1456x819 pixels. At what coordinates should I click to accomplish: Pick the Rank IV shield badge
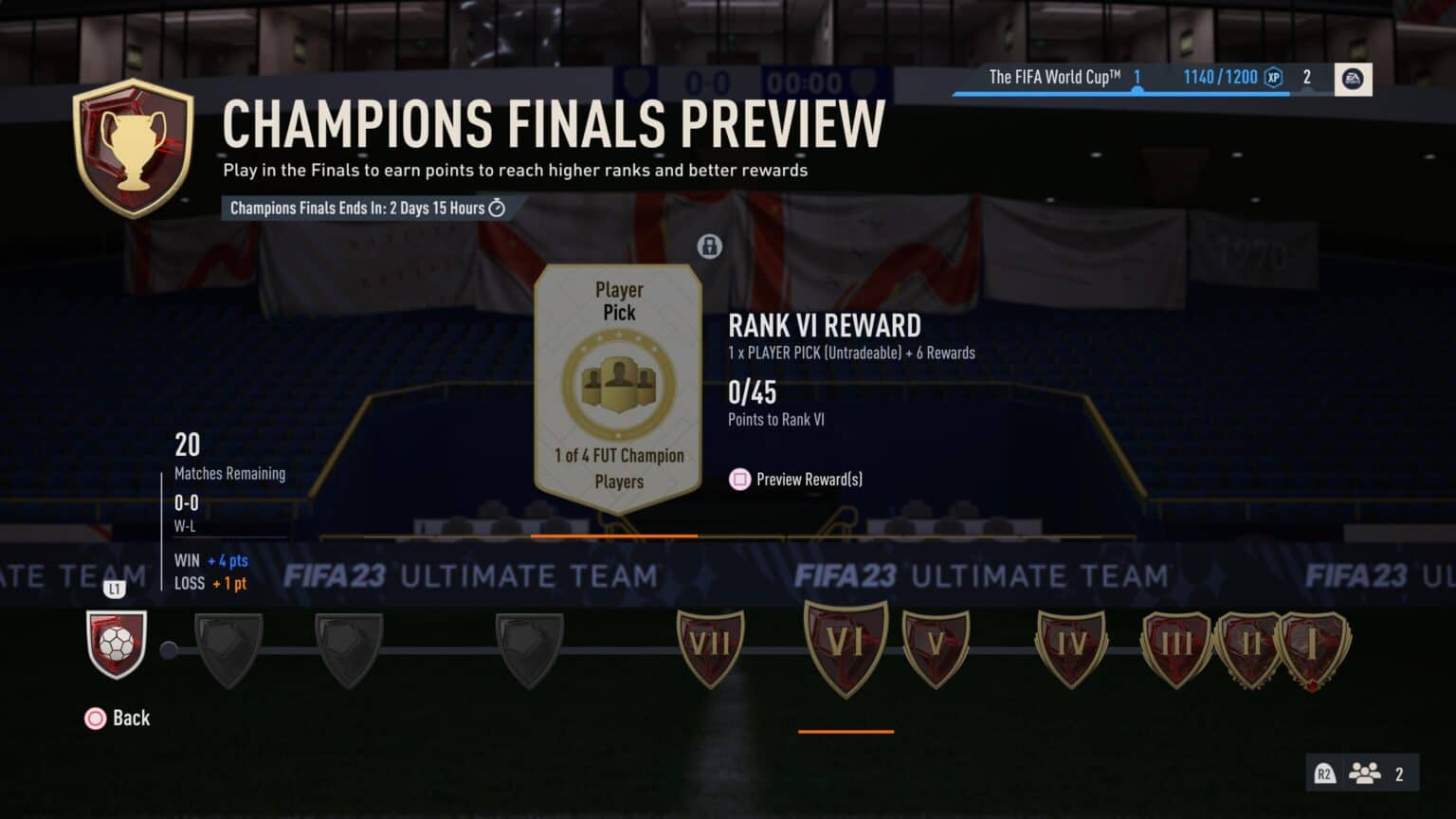click(x=1072, y=646)
